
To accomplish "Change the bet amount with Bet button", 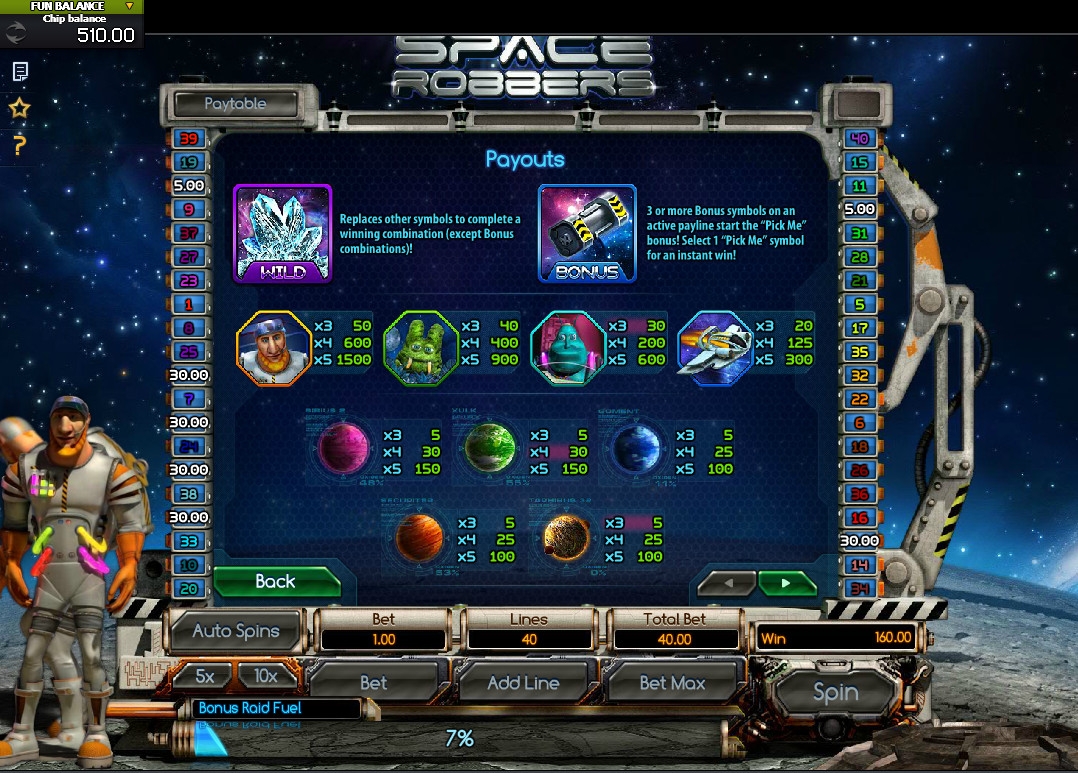I will 373,683.
